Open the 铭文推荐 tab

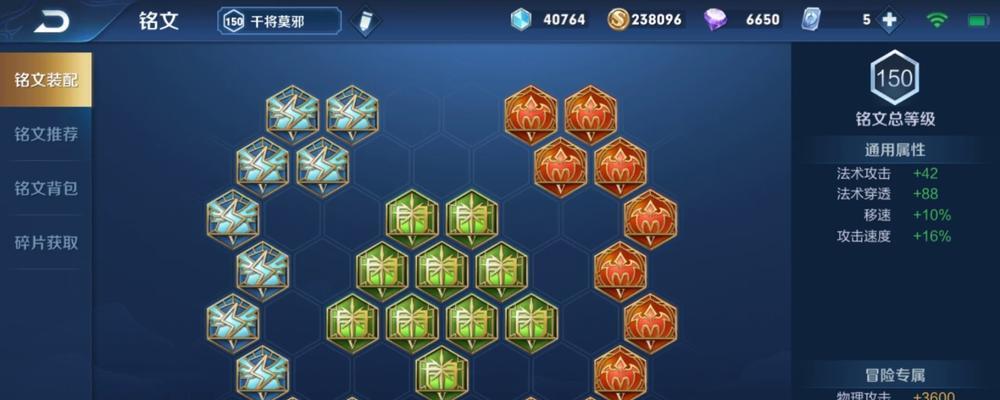click(46, 134)
